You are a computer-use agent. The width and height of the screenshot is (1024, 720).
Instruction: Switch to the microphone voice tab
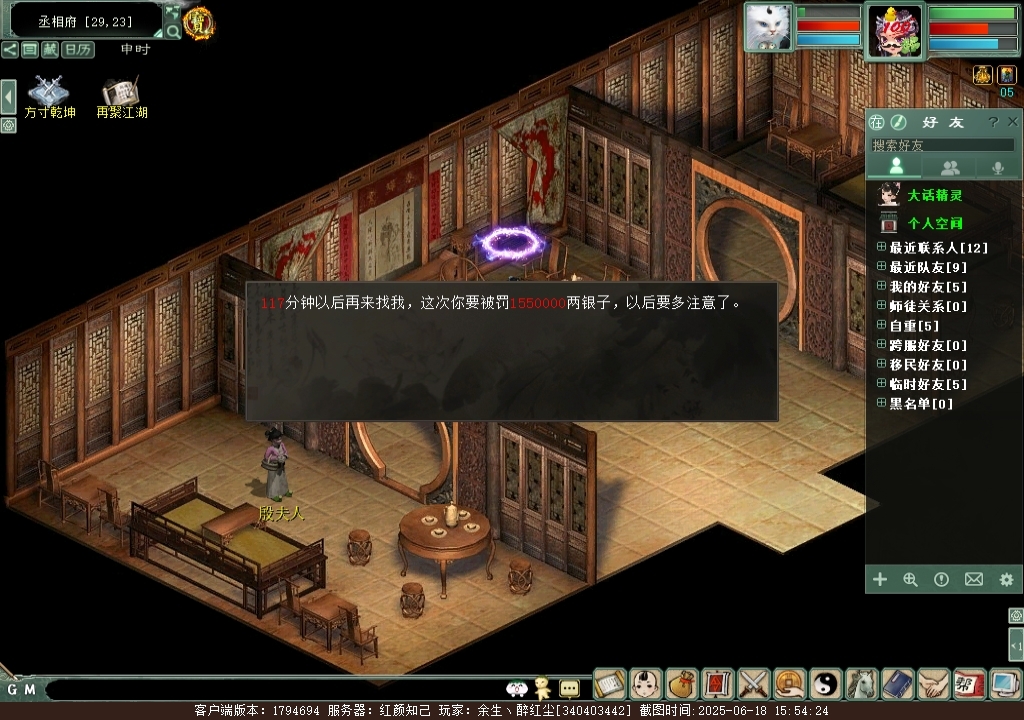click(997, 168)
